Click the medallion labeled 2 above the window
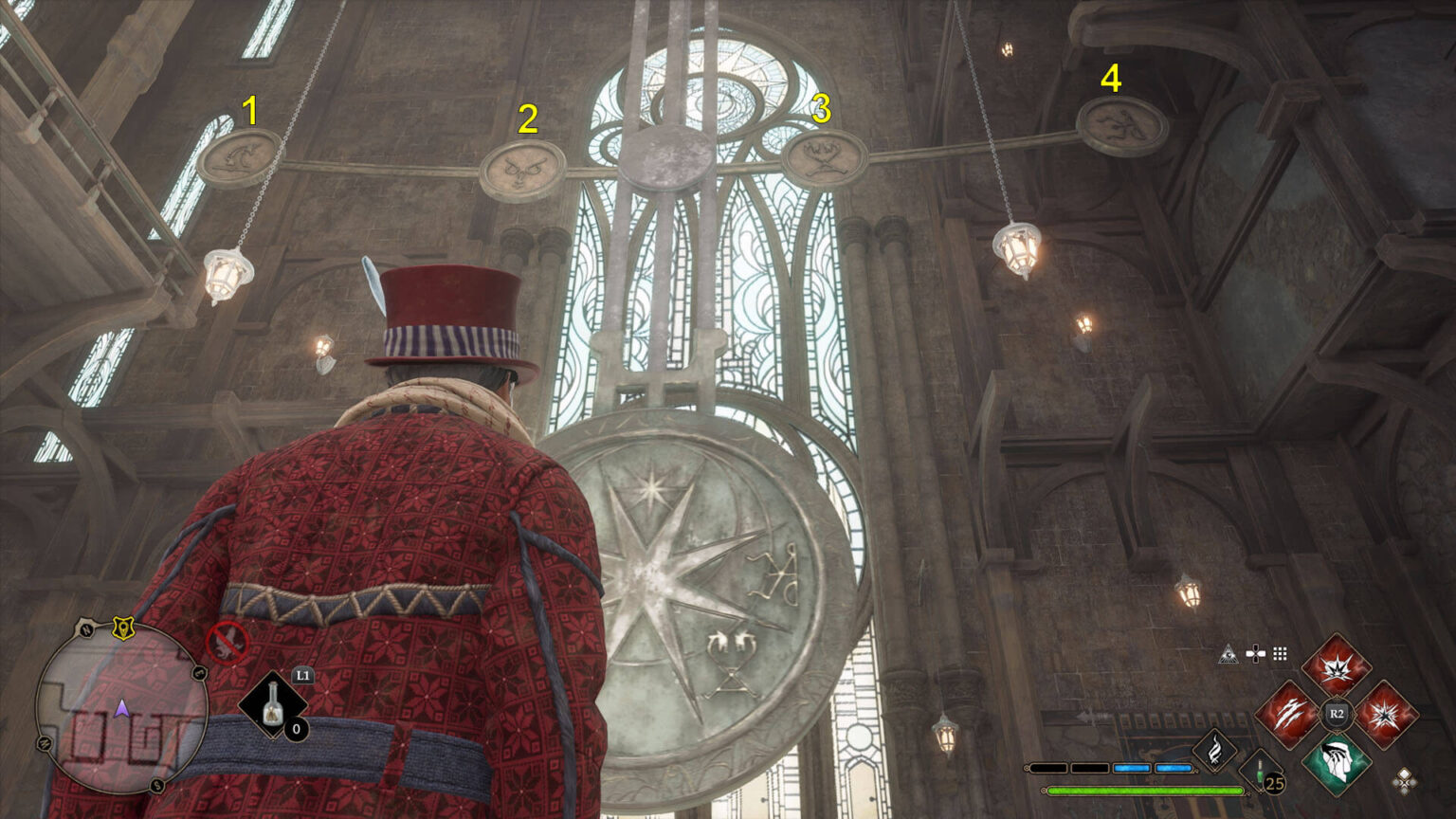 (524, 167)
